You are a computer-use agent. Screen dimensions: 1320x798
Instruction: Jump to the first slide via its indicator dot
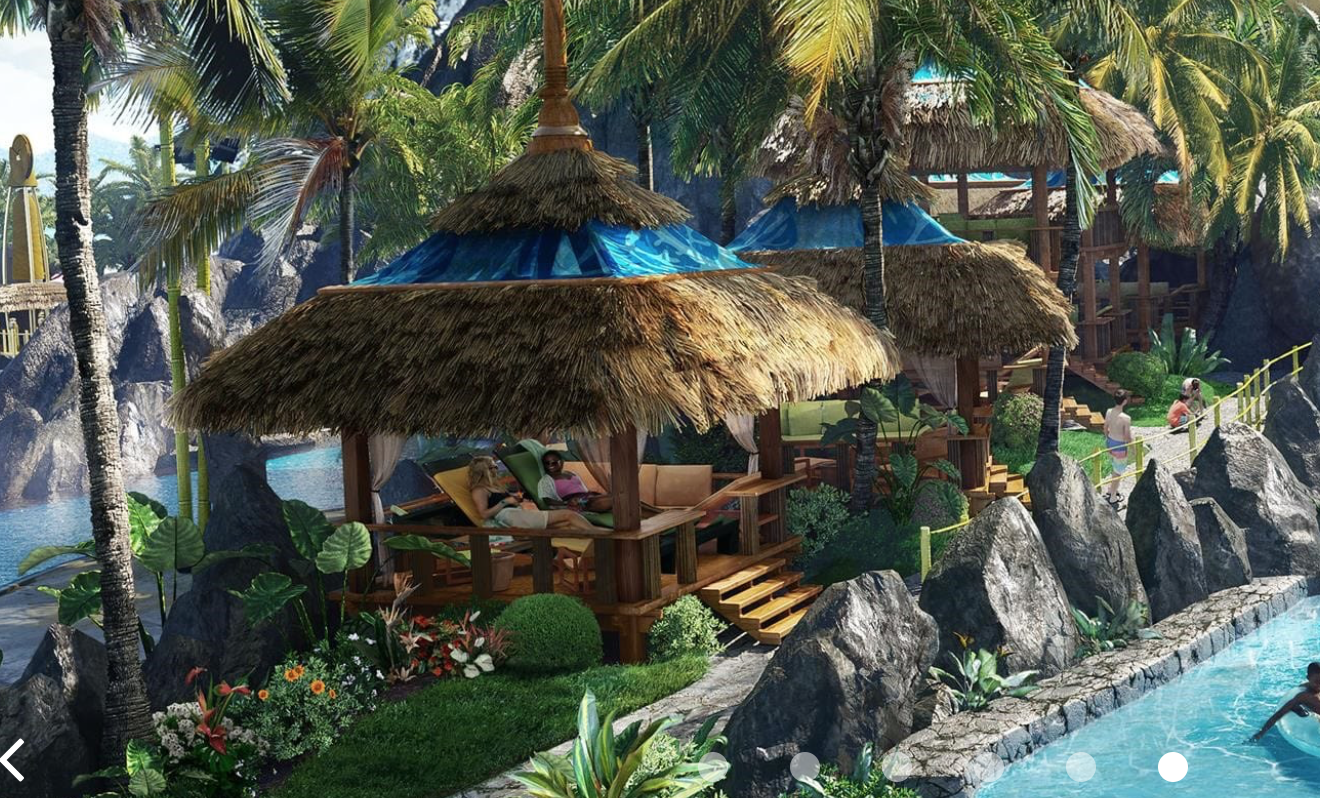[x=804, y=766]
